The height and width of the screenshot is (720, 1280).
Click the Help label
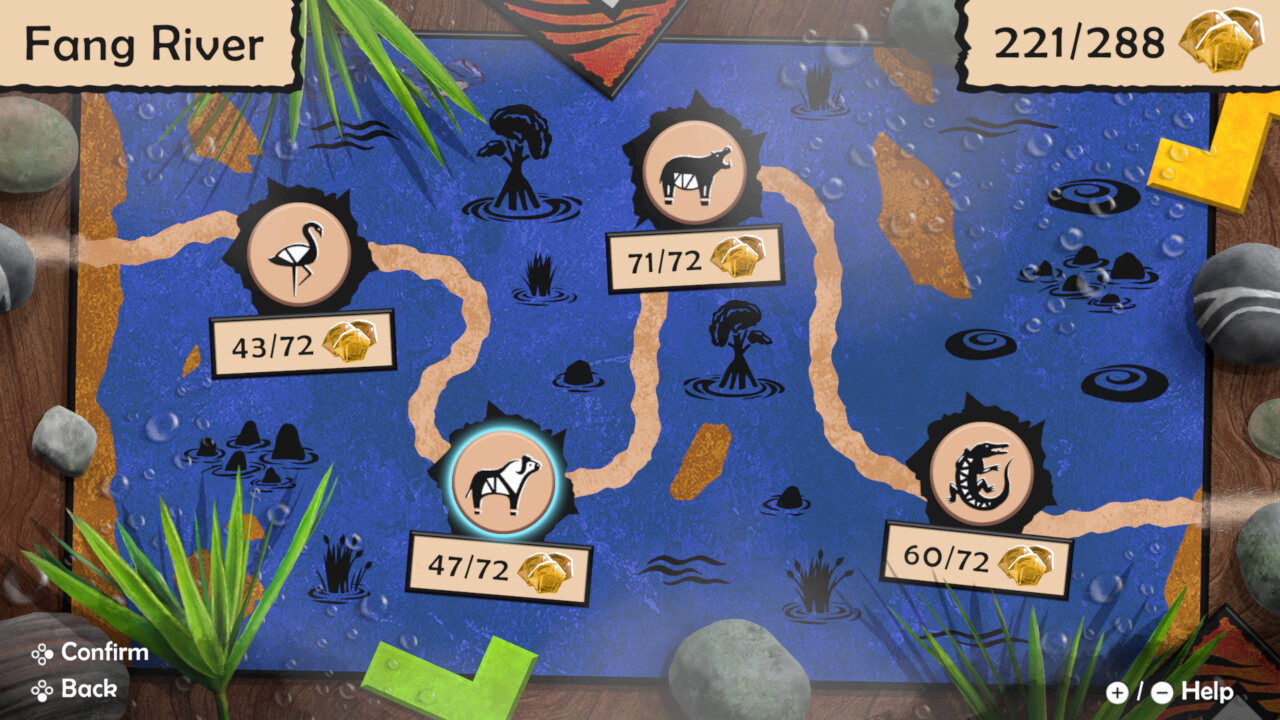pyautogui.click(x=1206, y=690)
